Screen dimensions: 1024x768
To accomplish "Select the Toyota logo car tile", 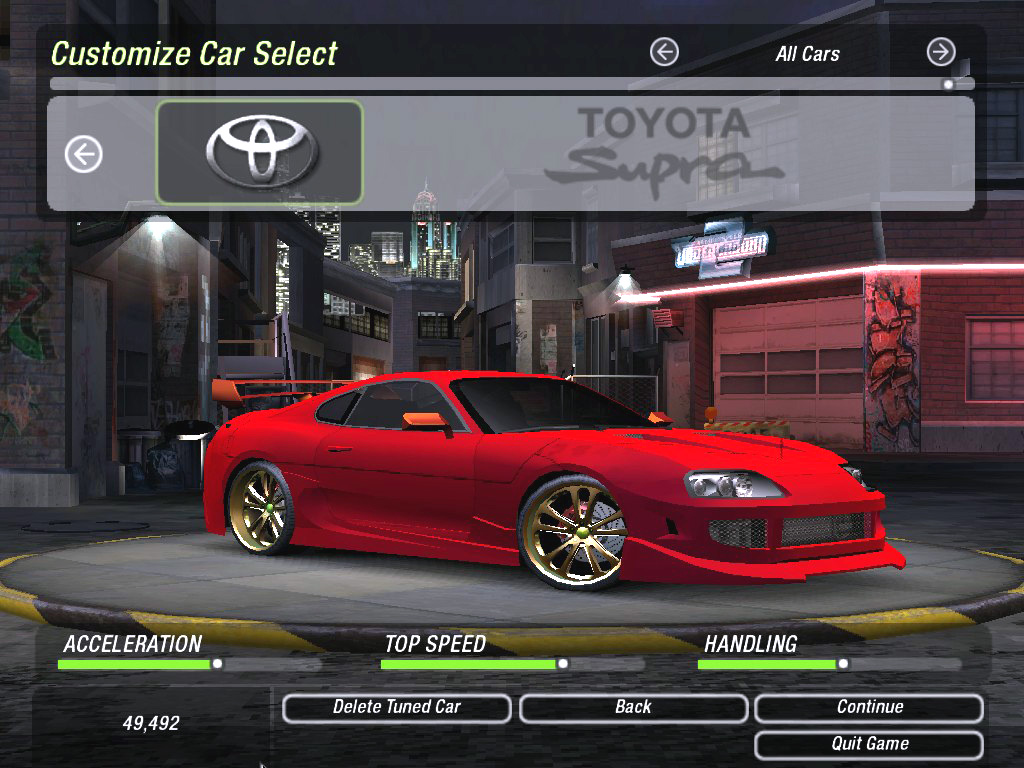I will (260, 152).
